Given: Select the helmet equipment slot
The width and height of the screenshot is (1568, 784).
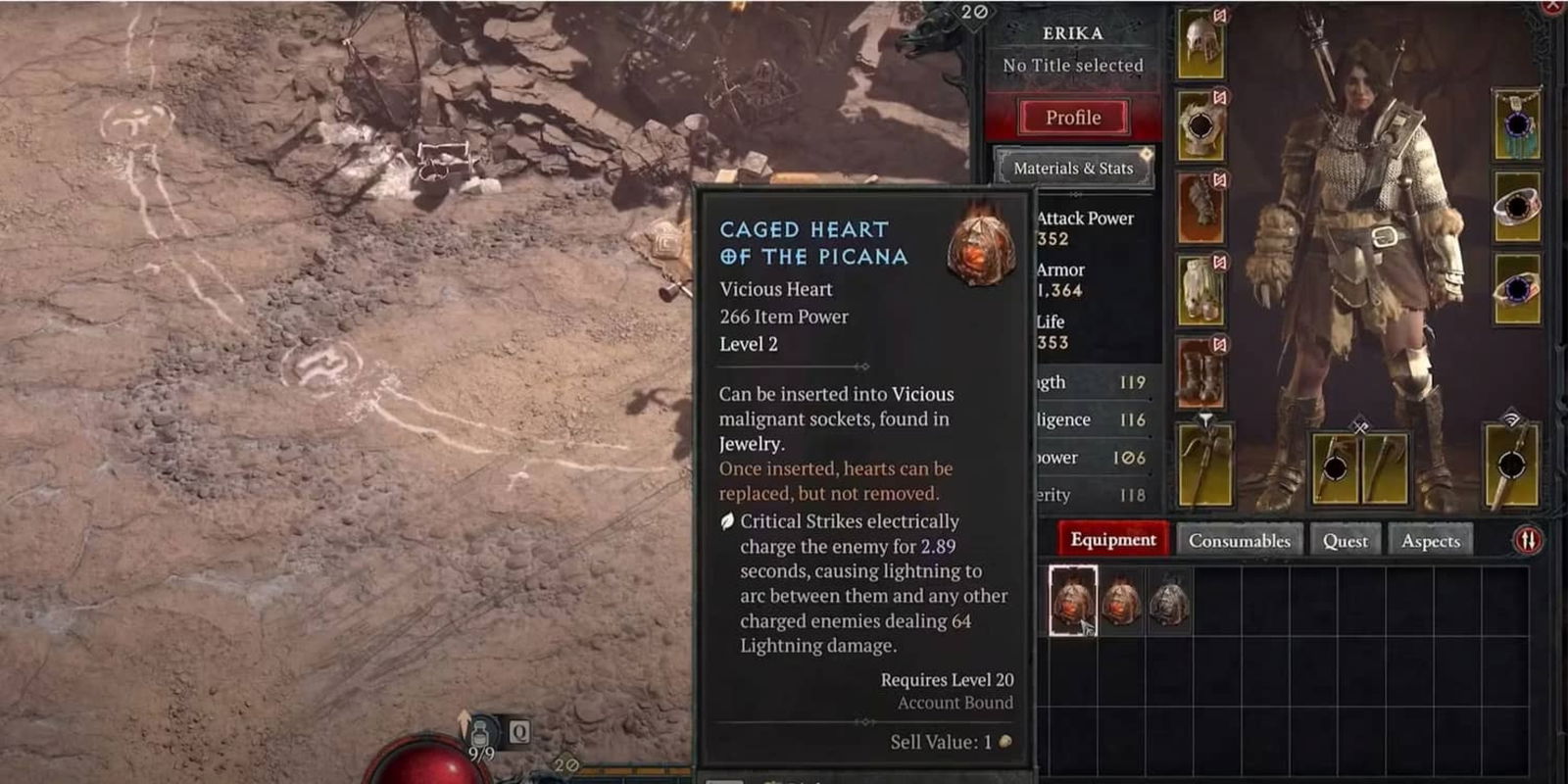Looking at the screenshot, I should coord(1202,44).
